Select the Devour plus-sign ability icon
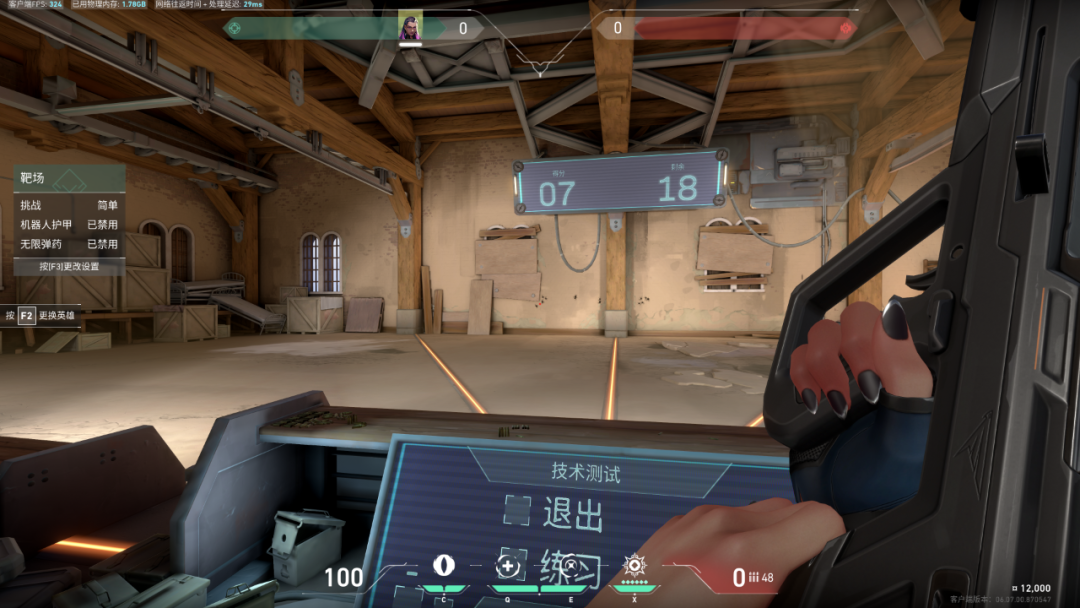This screenshot has width=1080, height=608. (507, 567)
